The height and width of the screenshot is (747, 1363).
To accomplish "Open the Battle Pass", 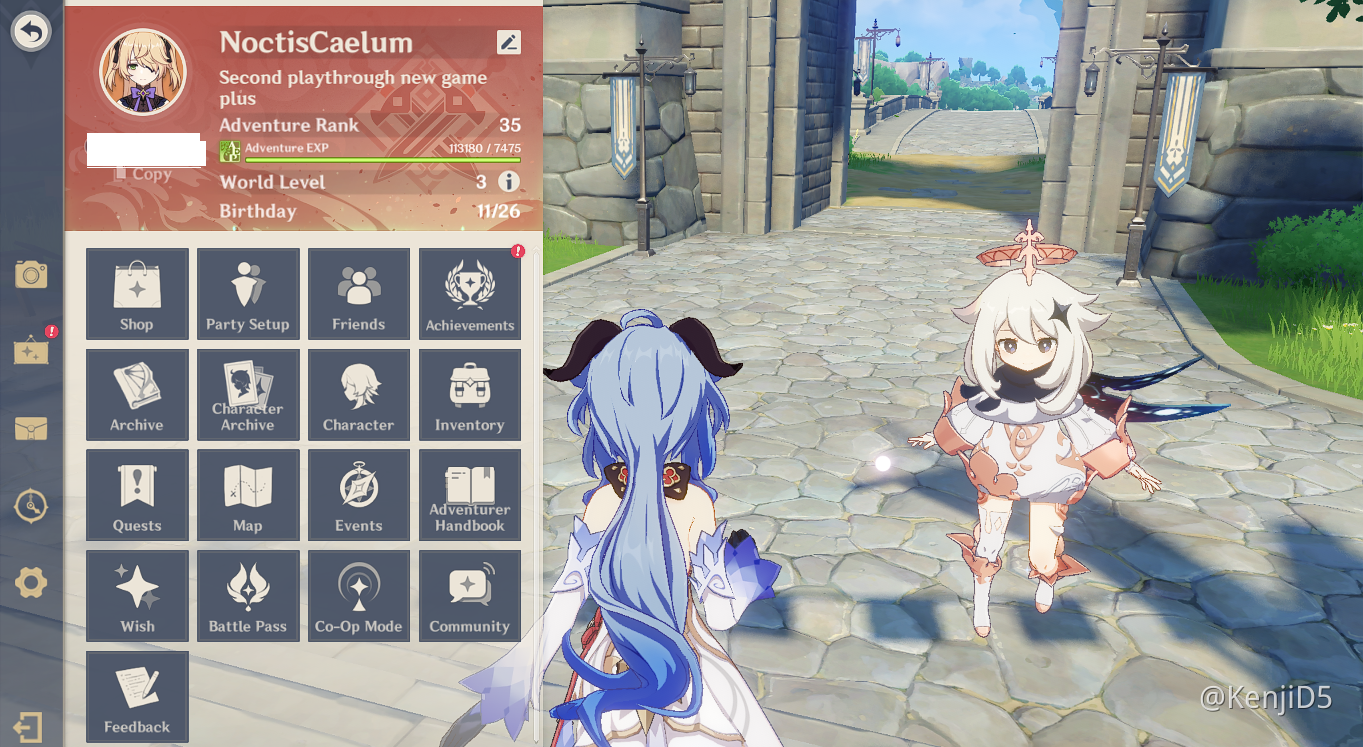I will (x=248, y=596).
